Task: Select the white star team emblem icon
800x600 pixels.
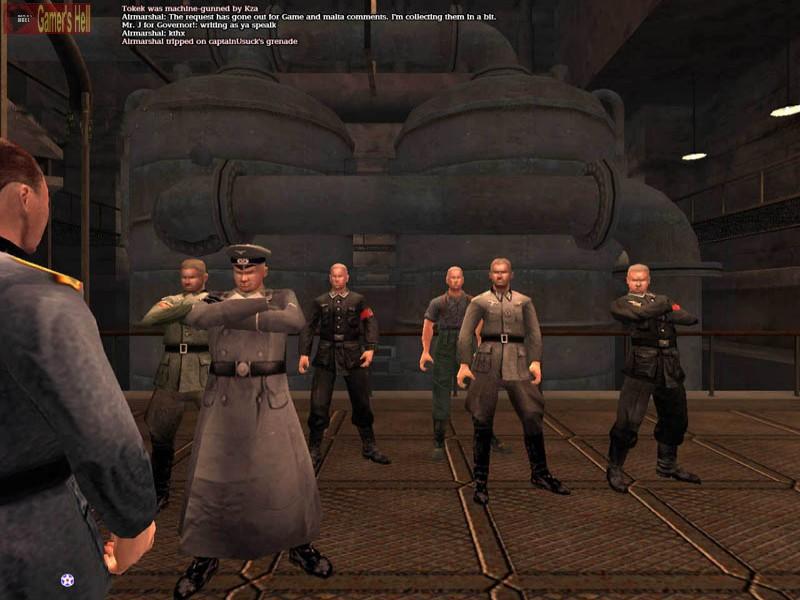Action: [67, 579]
